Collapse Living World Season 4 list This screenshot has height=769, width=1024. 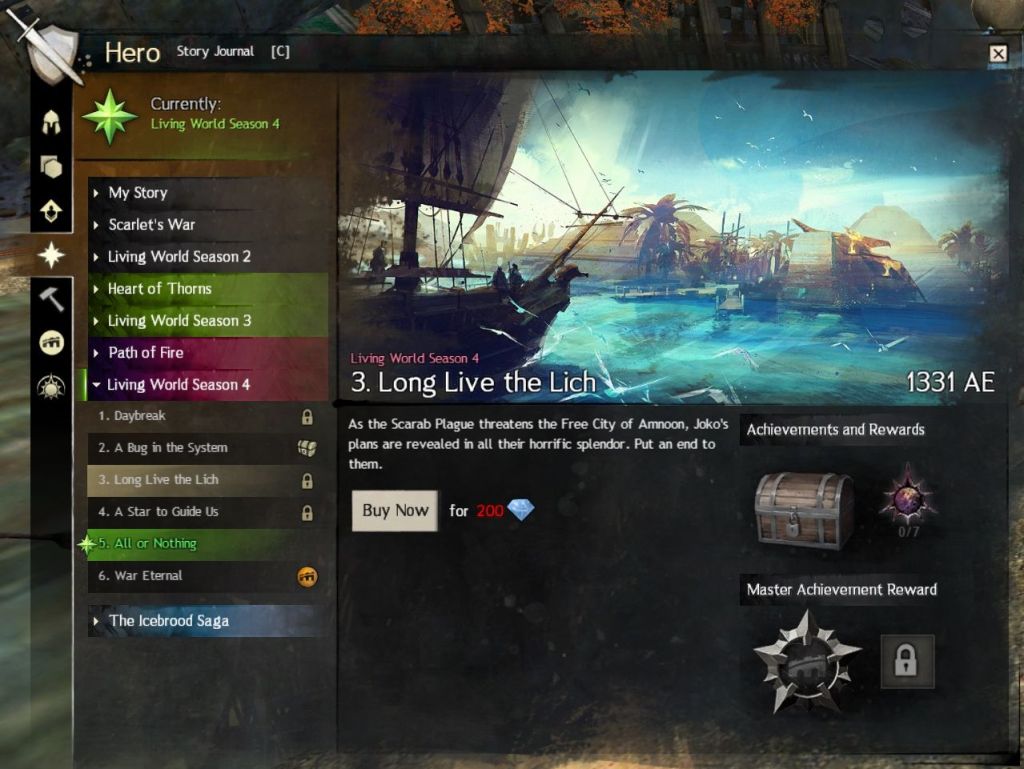pyautogui.click(x=178, y=385)
